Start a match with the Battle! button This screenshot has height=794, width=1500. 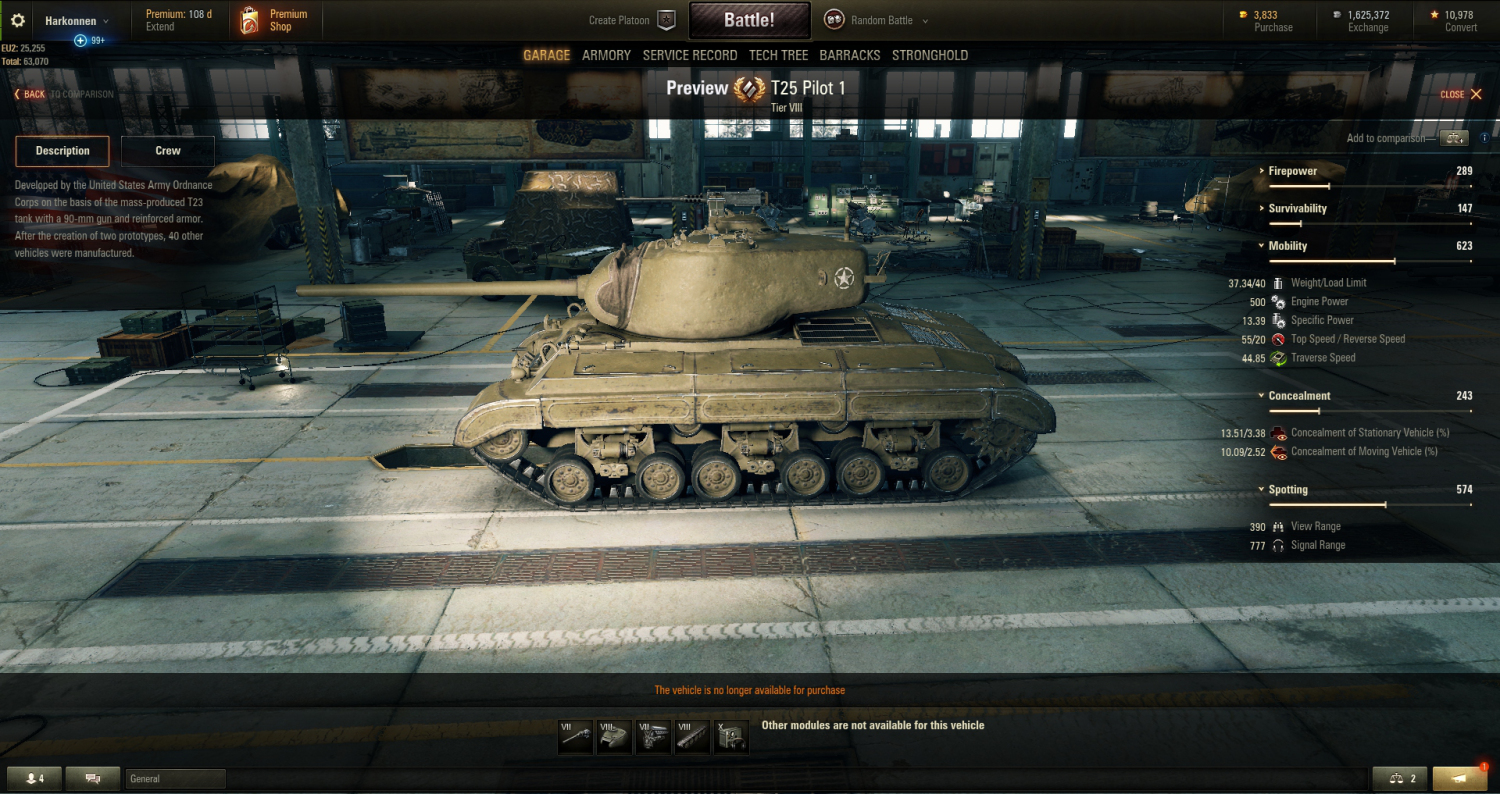click(x=749, y=20)
